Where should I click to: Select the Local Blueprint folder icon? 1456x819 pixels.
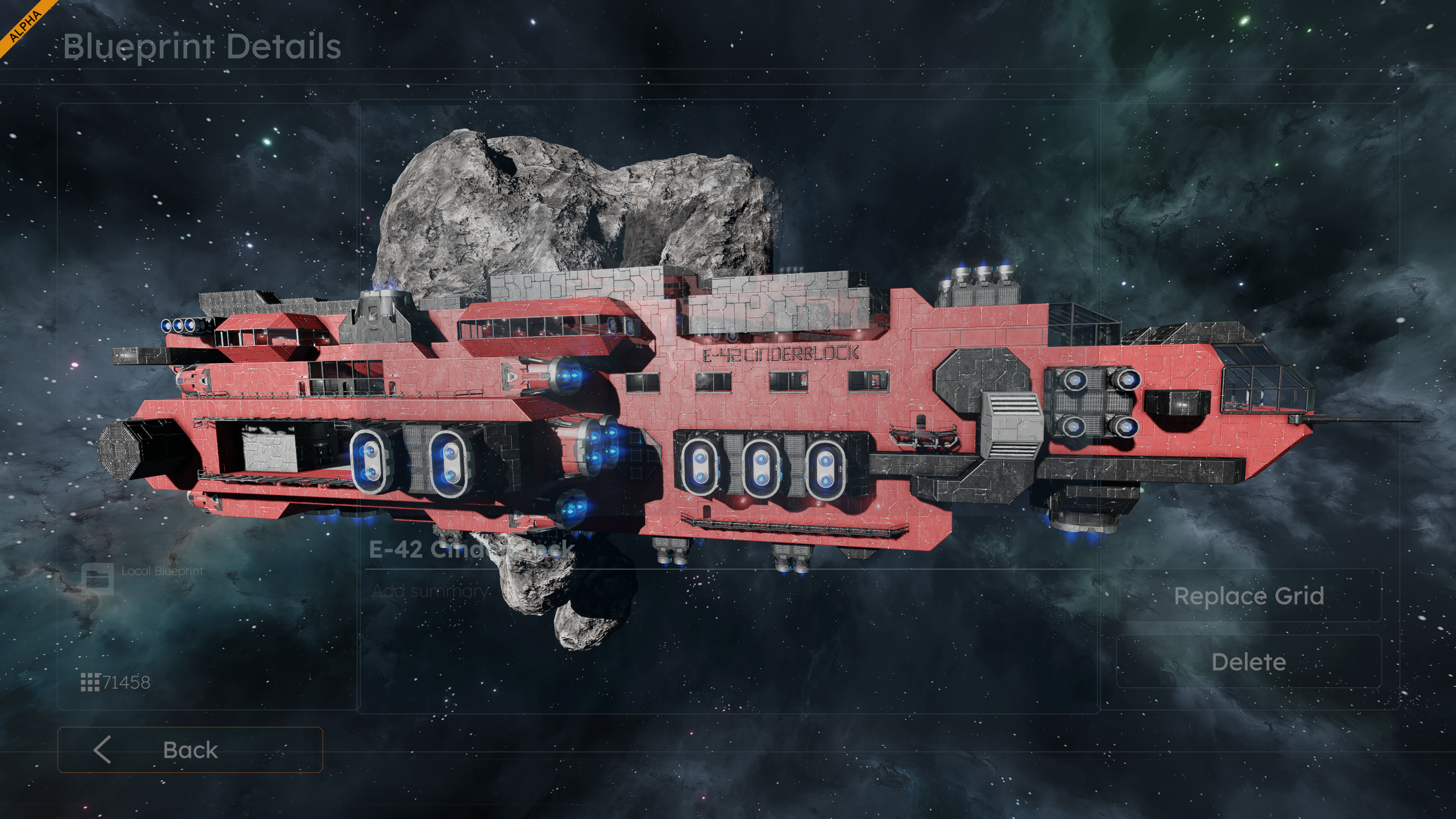point(97,579)
